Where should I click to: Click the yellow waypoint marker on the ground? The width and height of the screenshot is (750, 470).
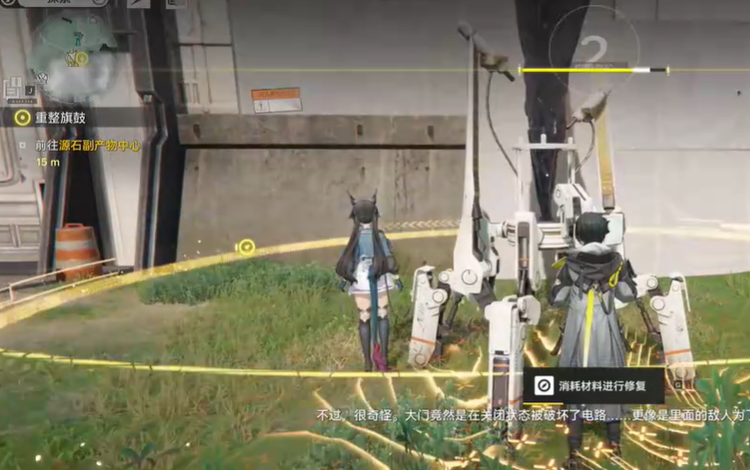(246, 247)
